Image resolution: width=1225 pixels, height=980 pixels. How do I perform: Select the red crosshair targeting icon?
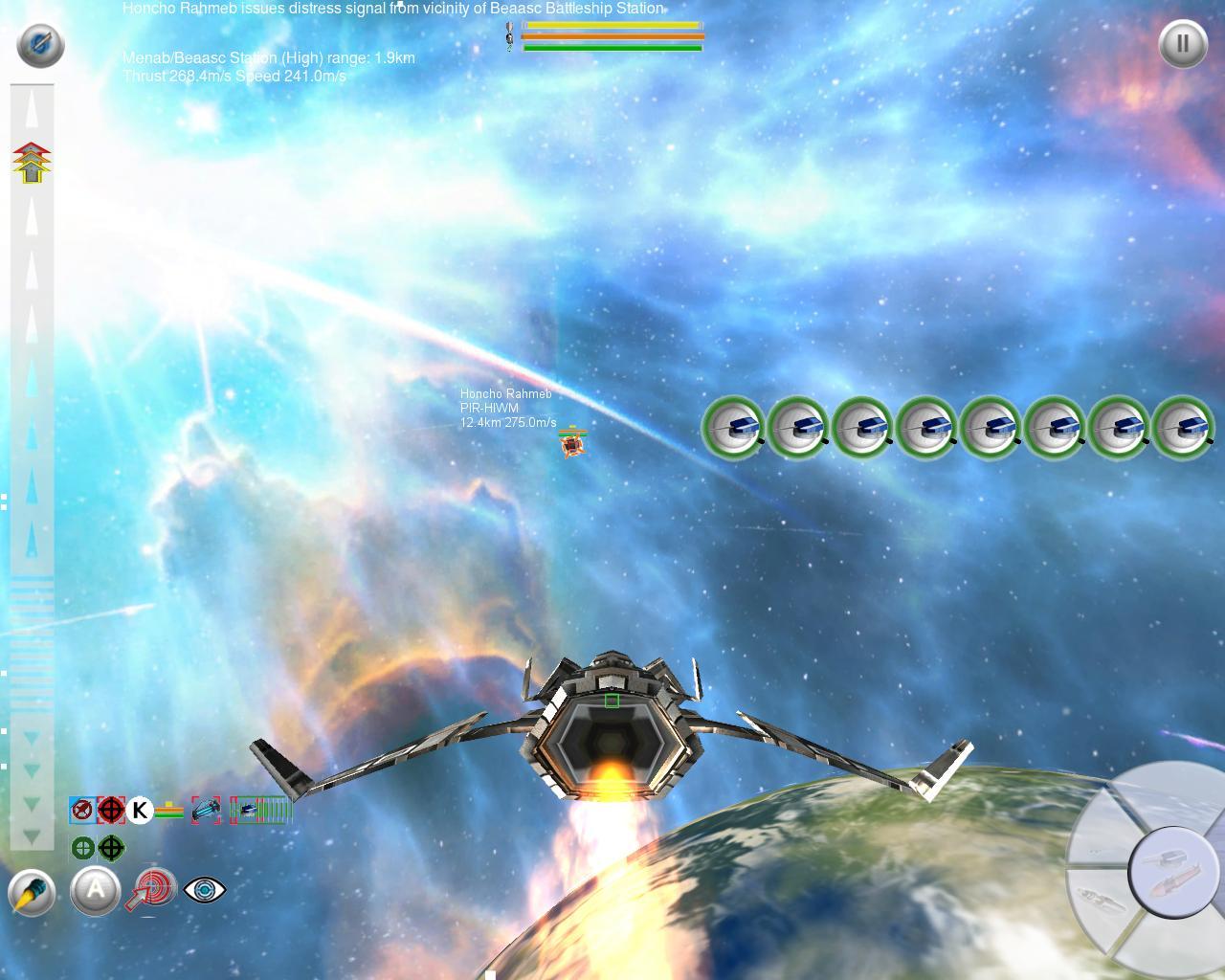coord(111,811)
